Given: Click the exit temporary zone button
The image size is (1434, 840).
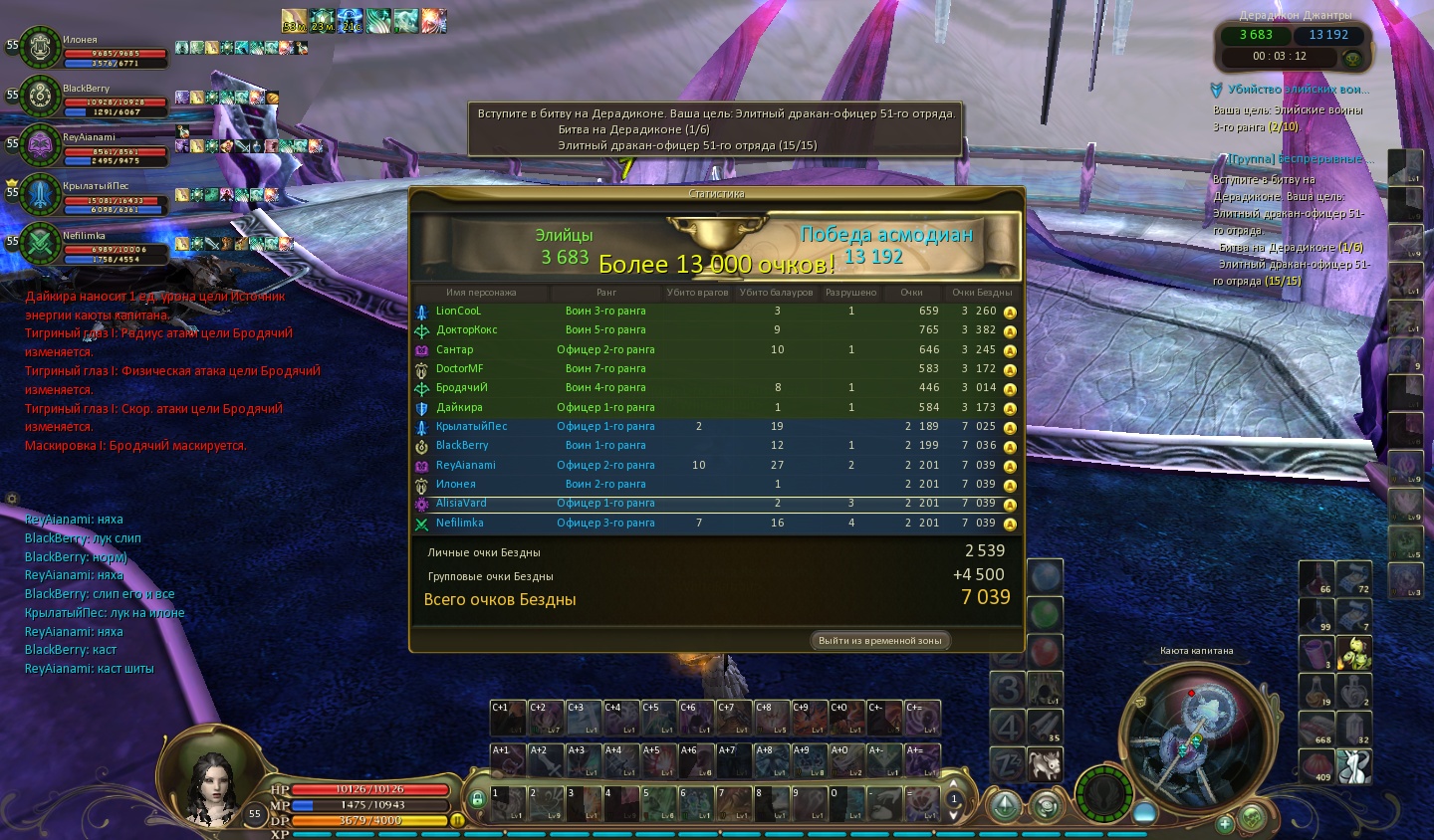Looking at the screenshot, I should click(x=879, y=640).
